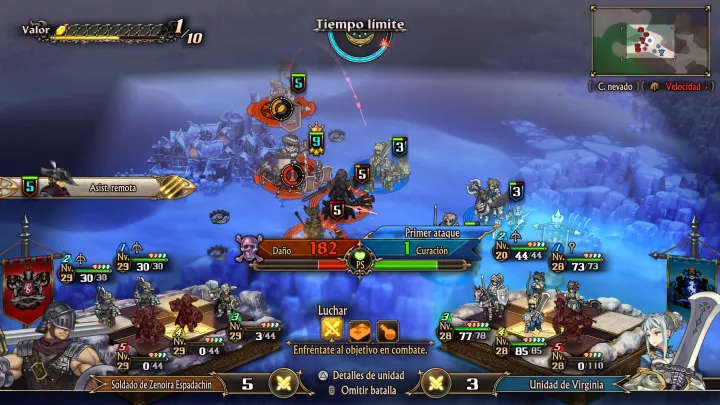Image resolution: width=720 pixels, height=405 pixels.
Task: Choose the orange formation tile action
Action: [x=360, y=328]
